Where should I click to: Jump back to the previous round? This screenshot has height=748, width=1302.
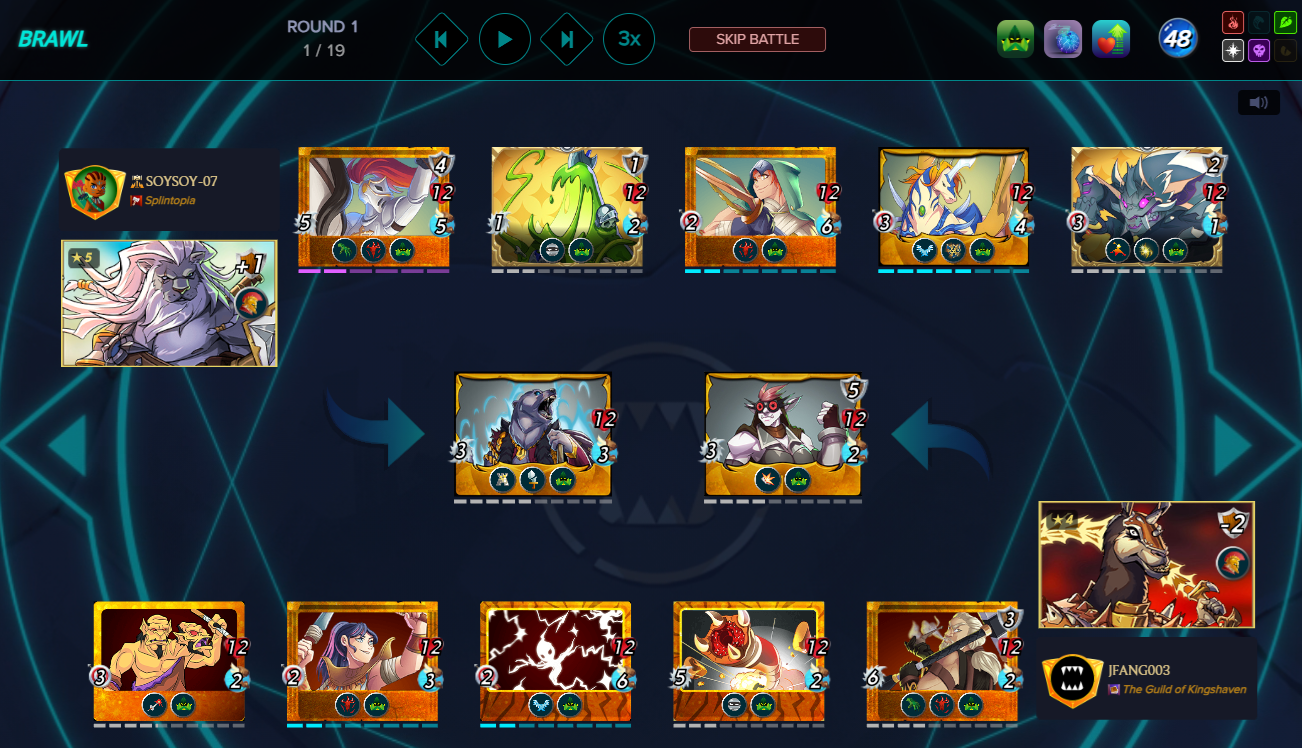[x=441, y=40]
